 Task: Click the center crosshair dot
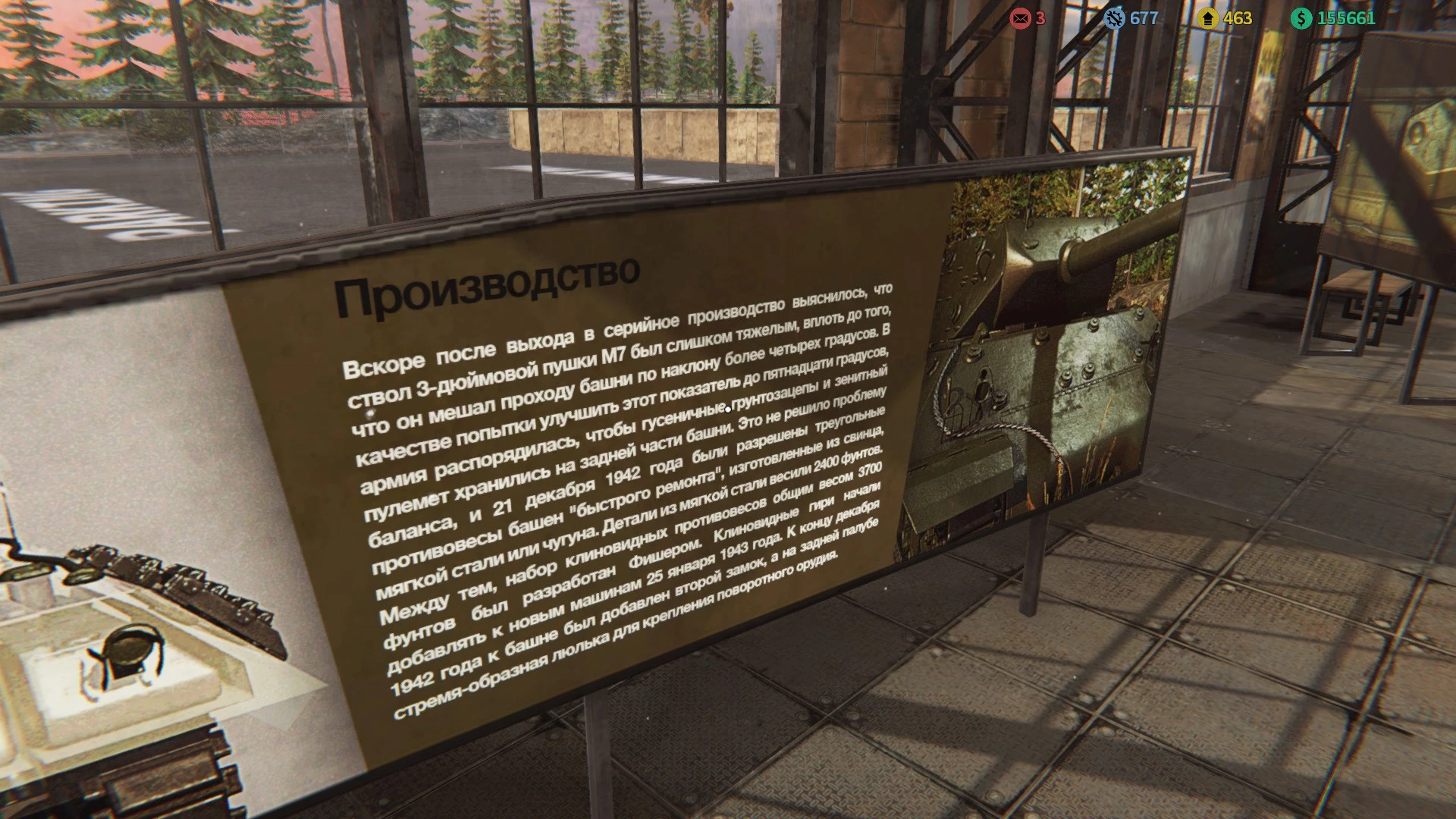(728, 409)
